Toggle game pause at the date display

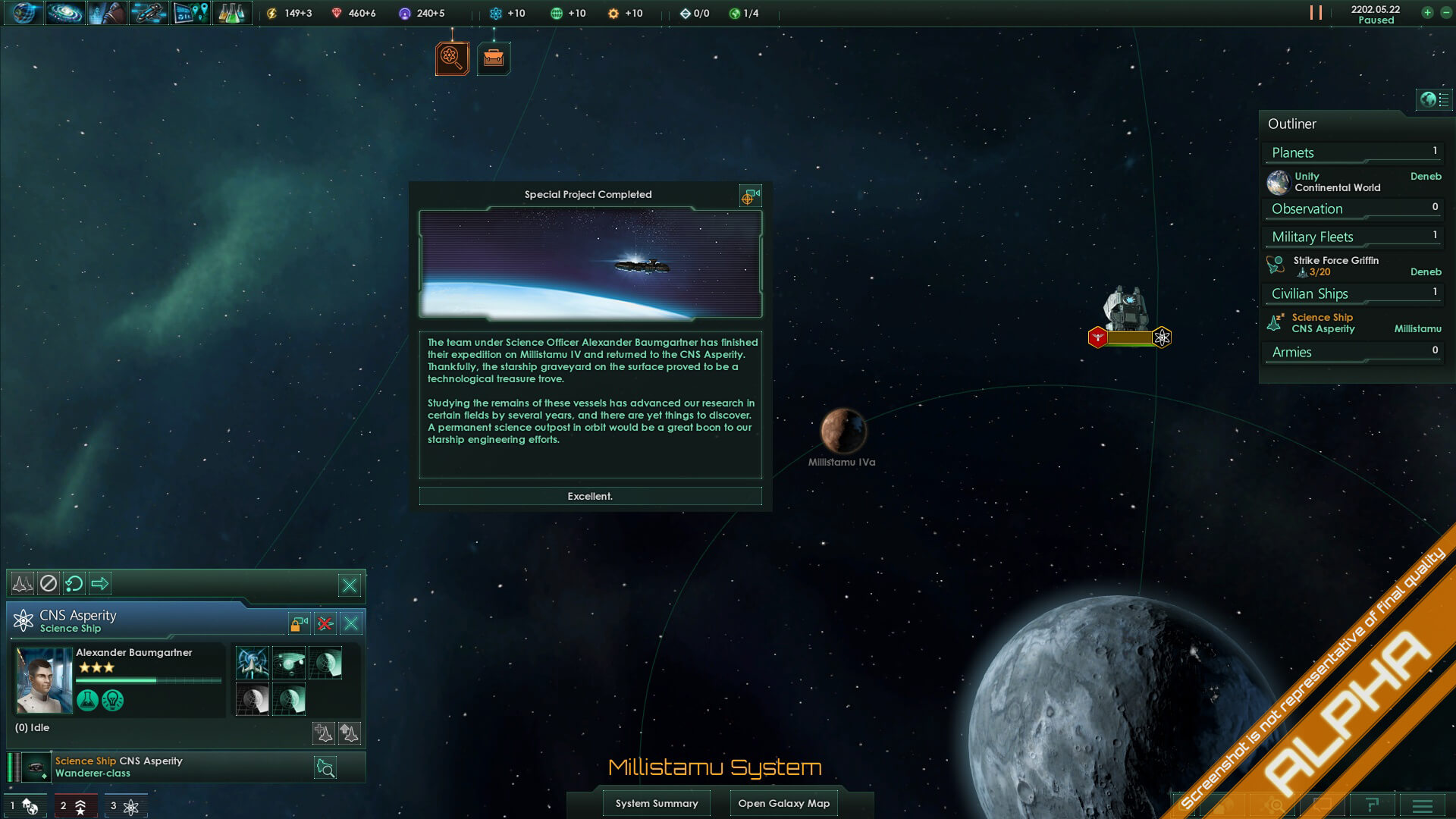(1376, 14)
